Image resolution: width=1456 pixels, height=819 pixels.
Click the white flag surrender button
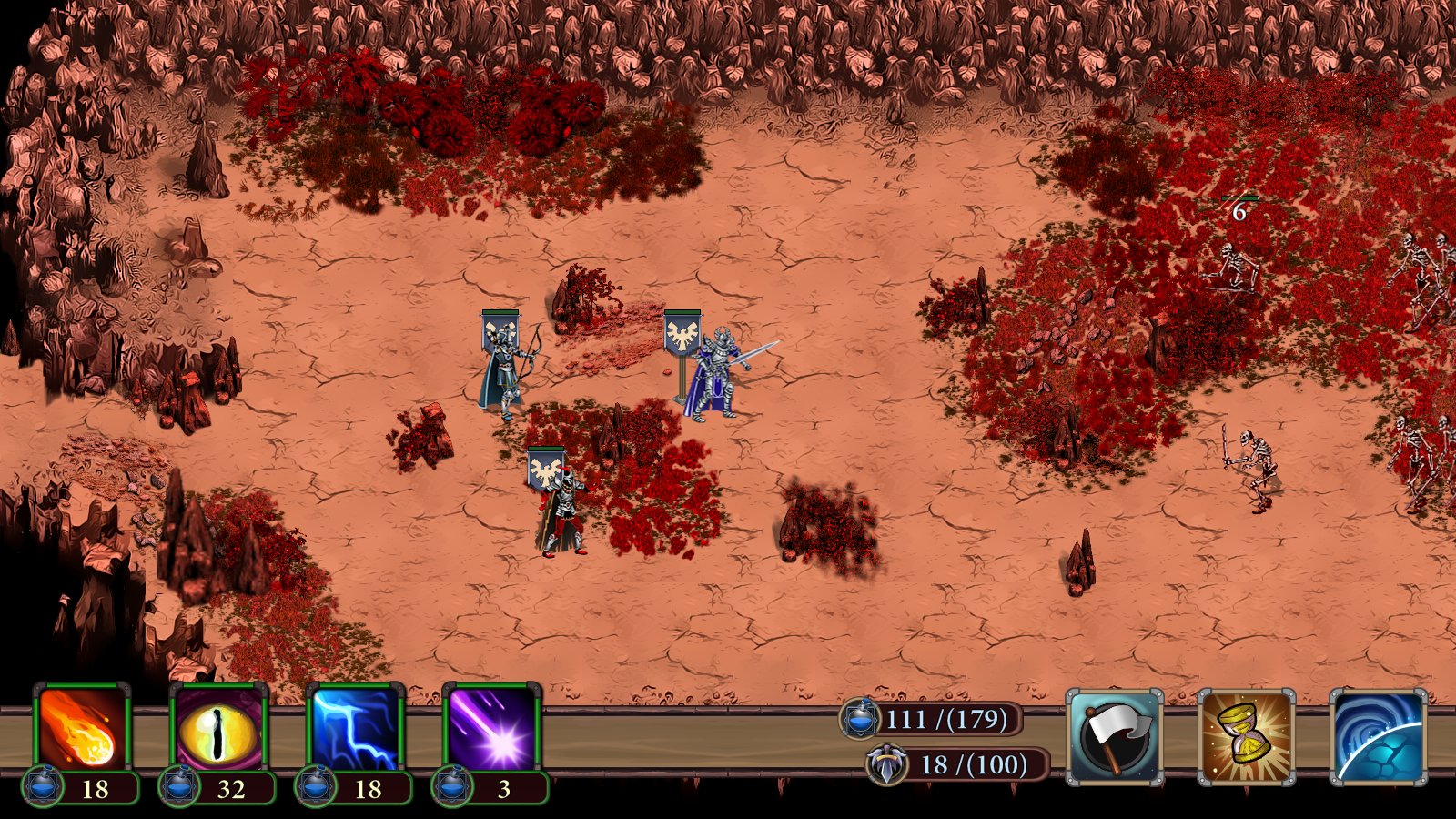pyautogui.click(x=1115, y=737)
